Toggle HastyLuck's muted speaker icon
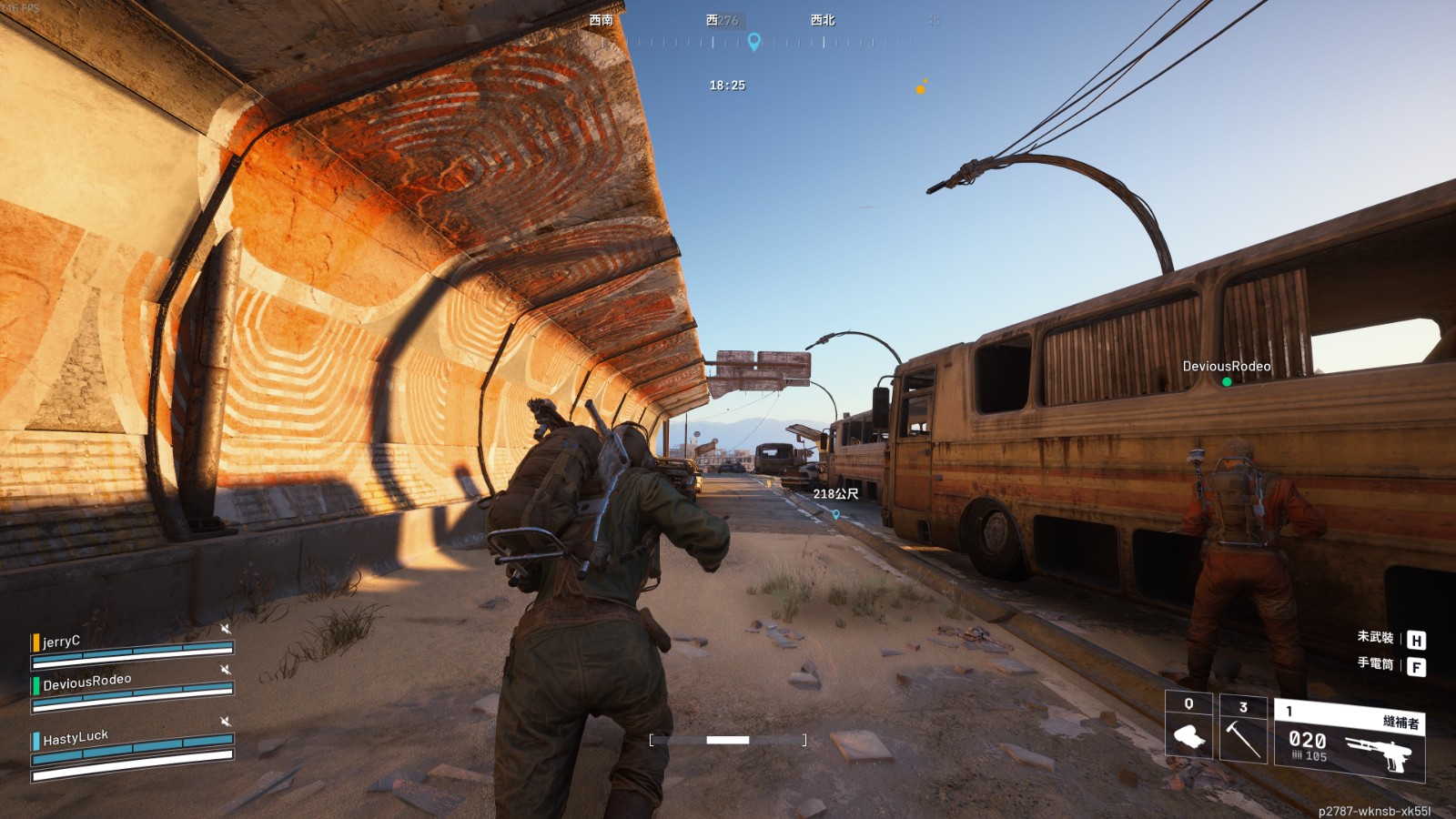This screenshot has width=1456, height=819. click(225, 722)
